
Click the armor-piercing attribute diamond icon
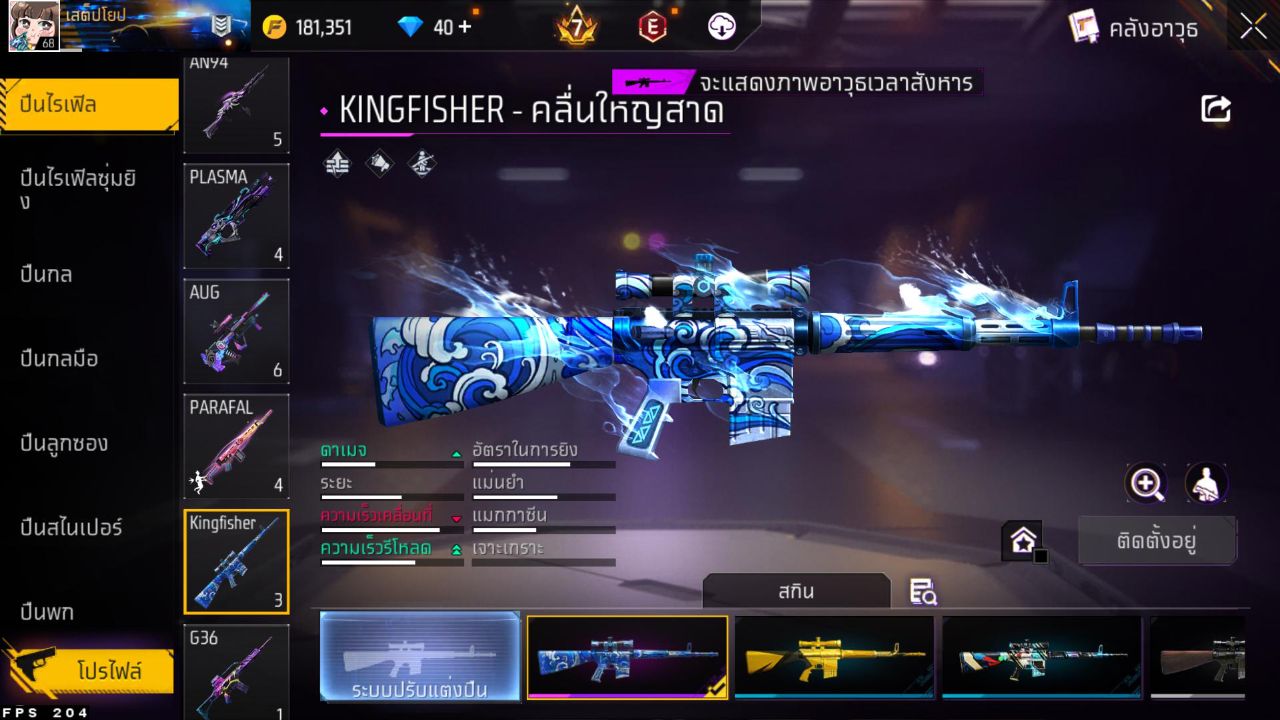tap(379, 162)
